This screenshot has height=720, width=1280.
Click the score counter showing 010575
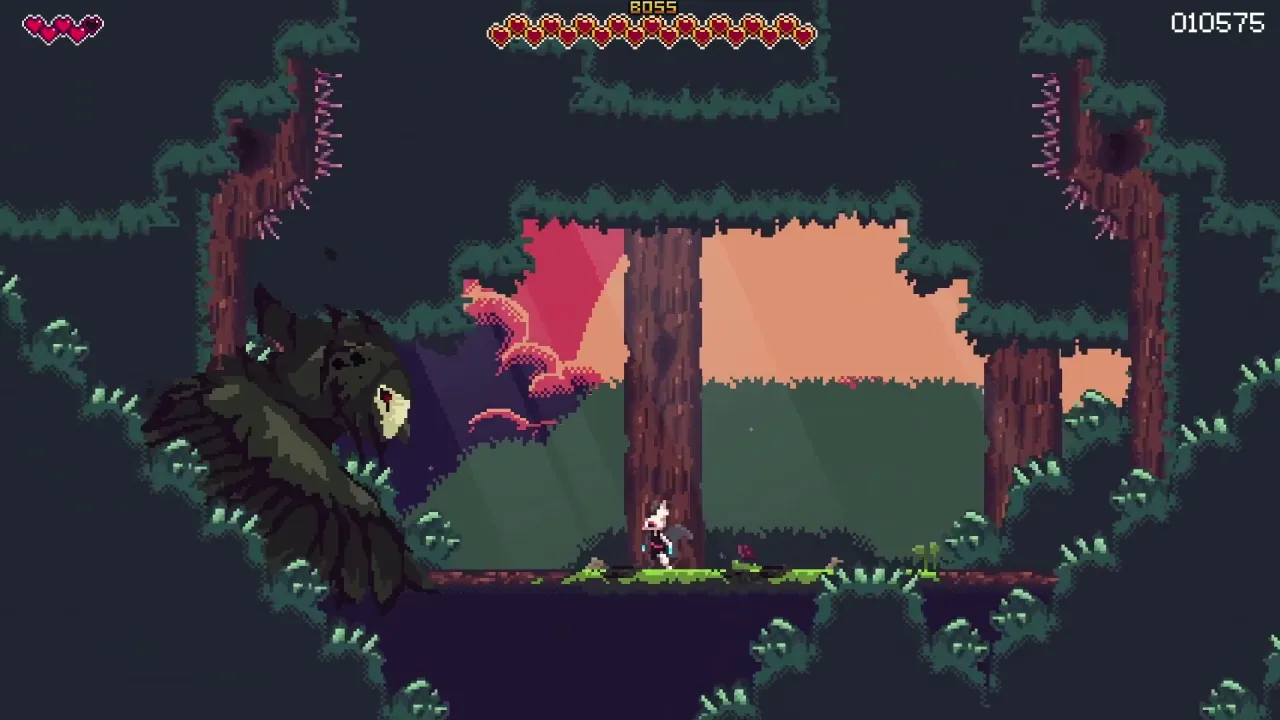[x=1217, y=23]
